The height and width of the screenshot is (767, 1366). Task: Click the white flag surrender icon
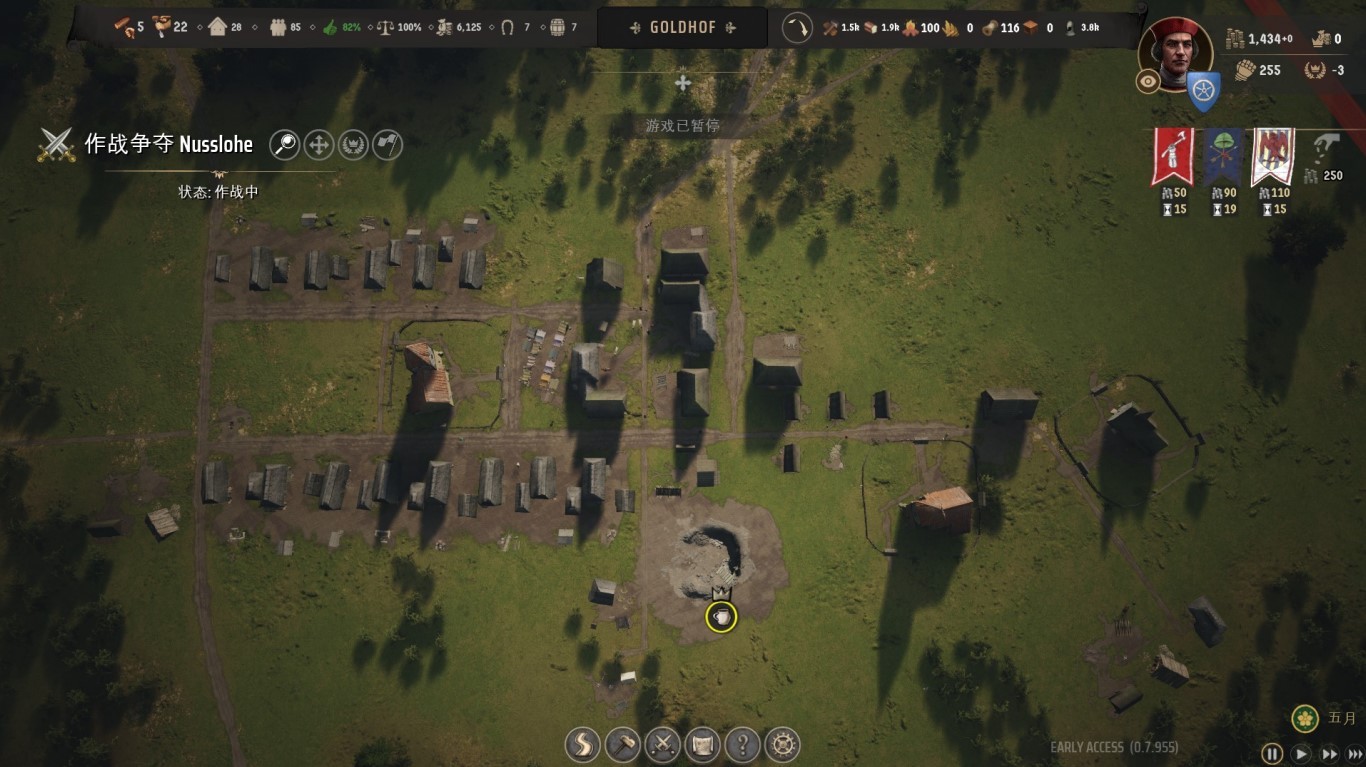pos(387,145)
